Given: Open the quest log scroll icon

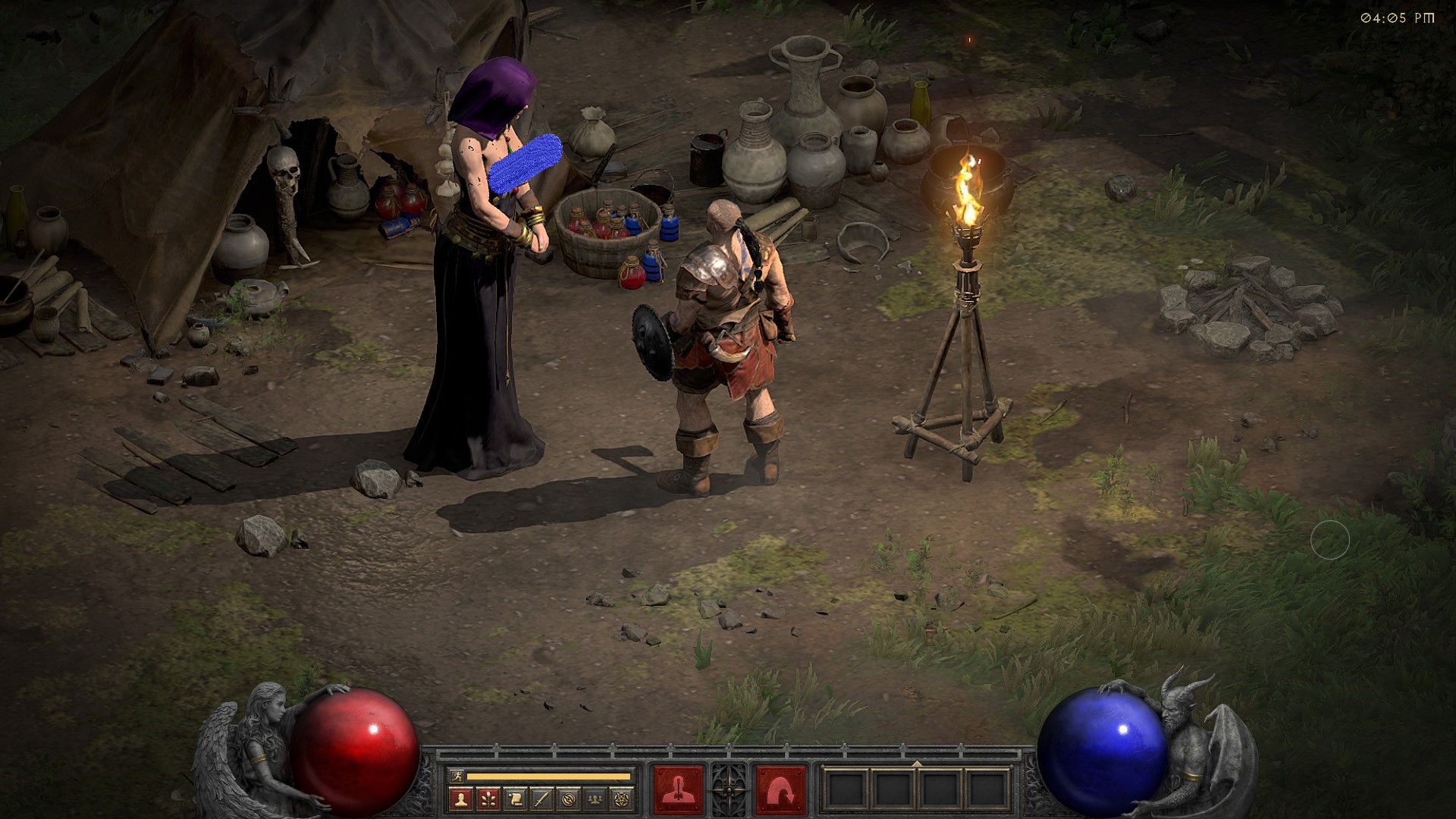Looking at the screenshot, I should [515, 799].
